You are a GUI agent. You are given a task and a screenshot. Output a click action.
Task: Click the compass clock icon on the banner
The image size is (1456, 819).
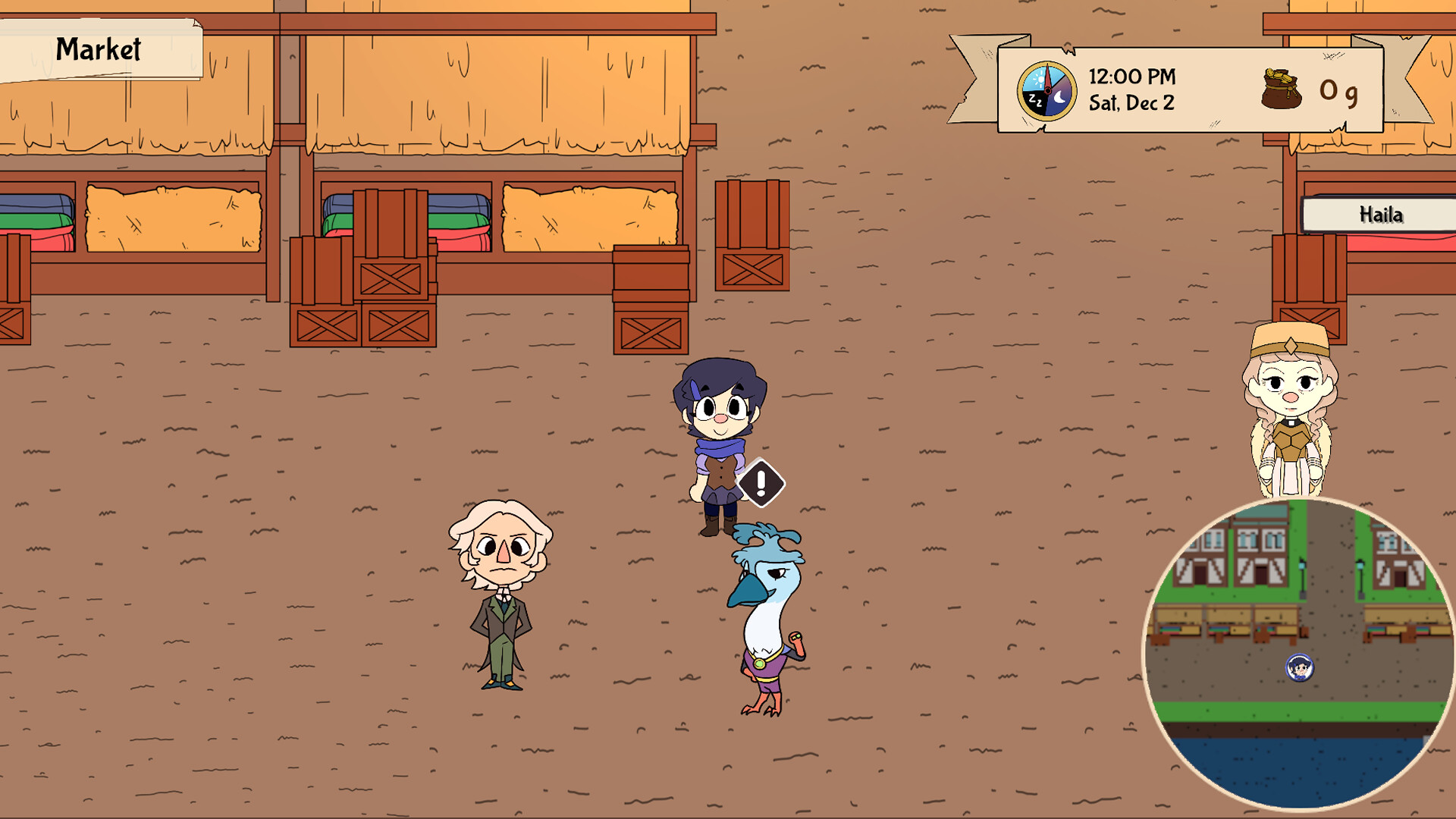tap(1047, 89)
